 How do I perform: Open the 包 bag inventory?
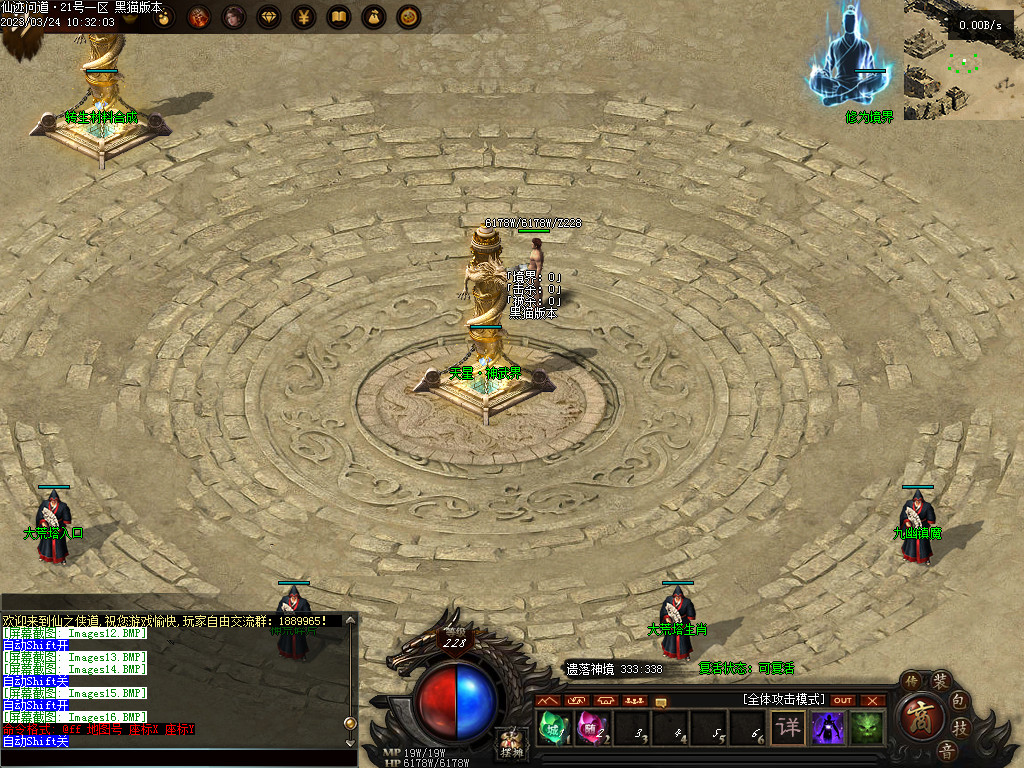tap(958, 699)
